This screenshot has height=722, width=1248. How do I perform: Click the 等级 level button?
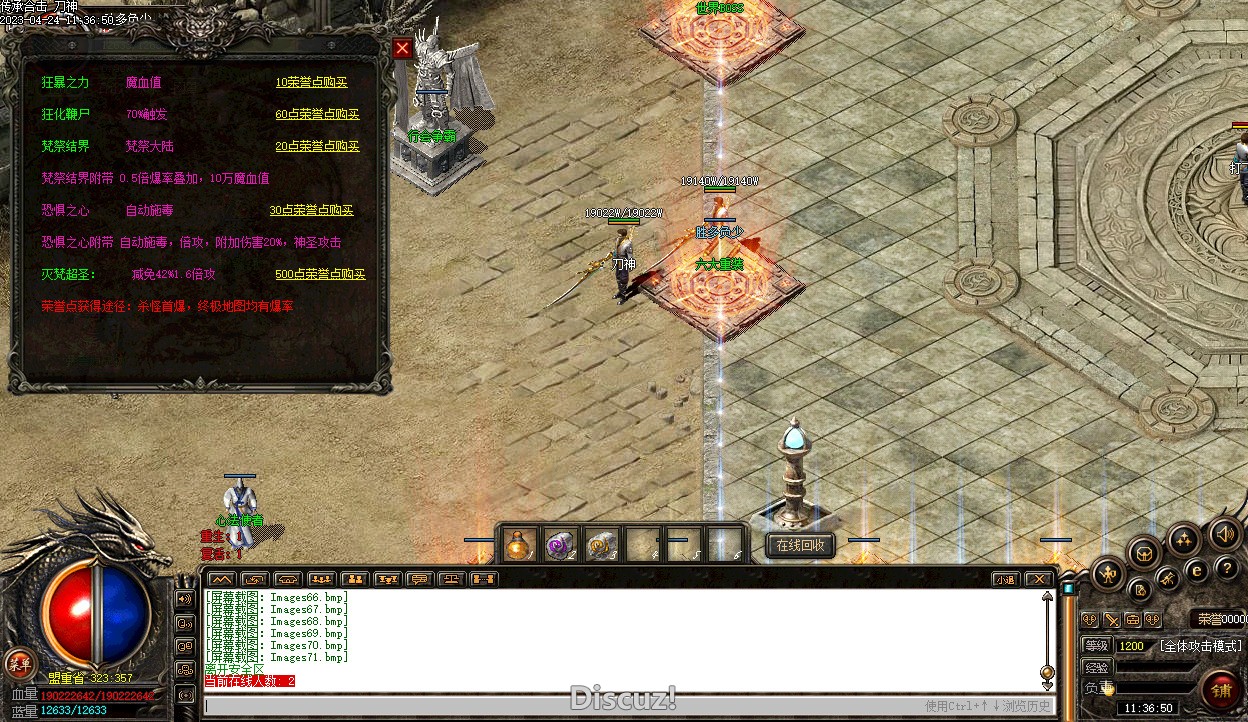[x=1097, y=646]
